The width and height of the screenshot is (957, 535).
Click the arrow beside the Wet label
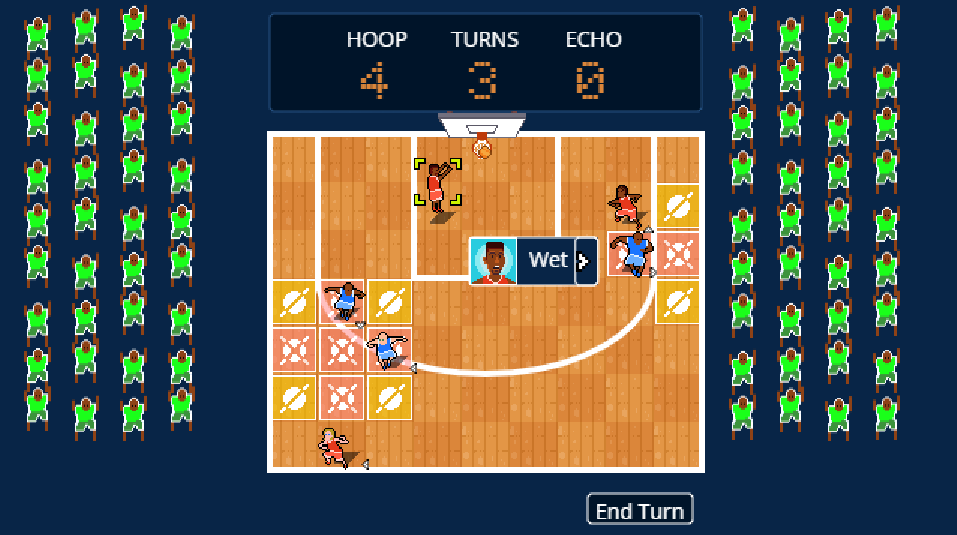pos(585,261)
